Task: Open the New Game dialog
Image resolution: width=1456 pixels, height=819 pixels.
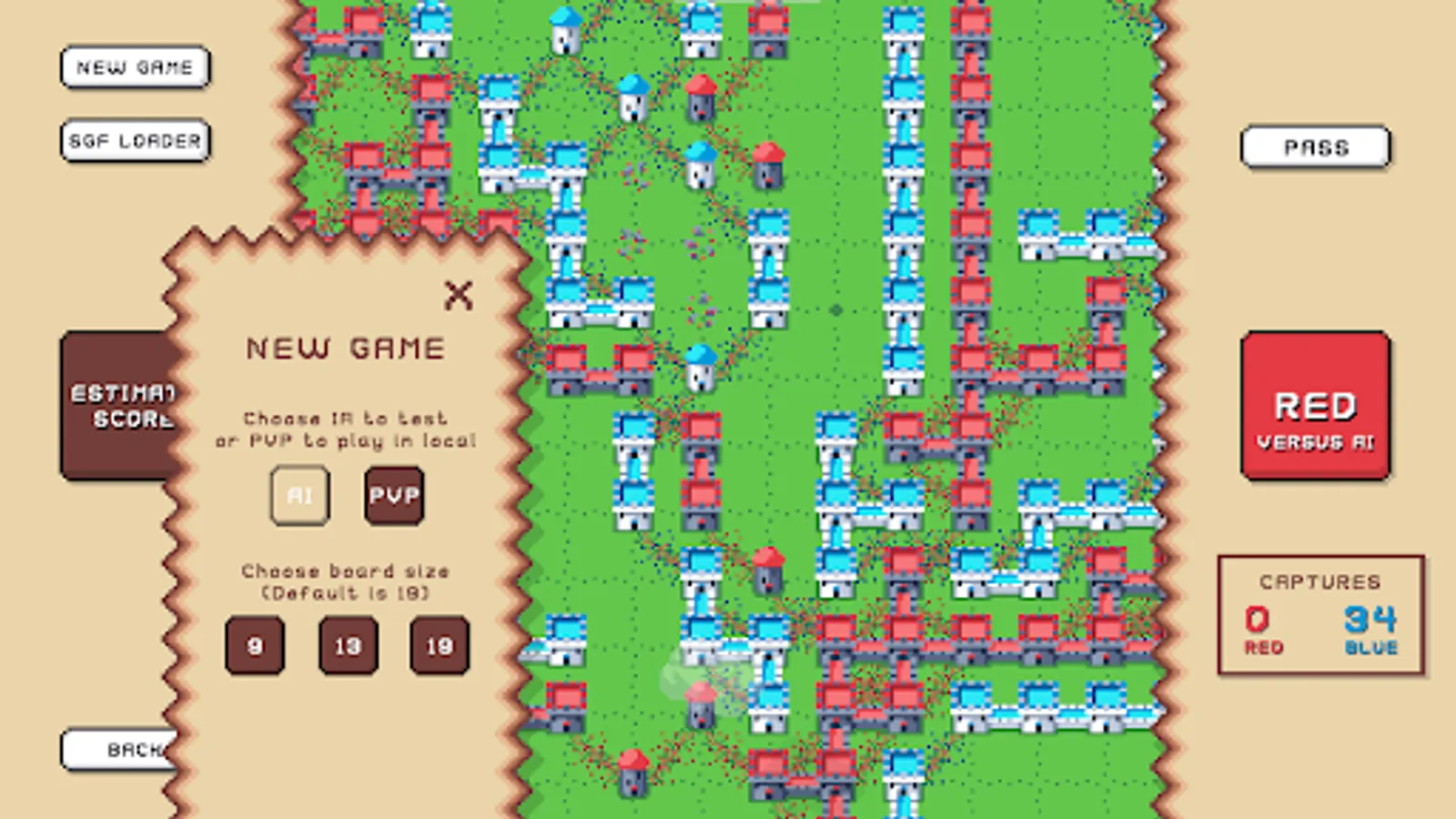Action: 135,66
